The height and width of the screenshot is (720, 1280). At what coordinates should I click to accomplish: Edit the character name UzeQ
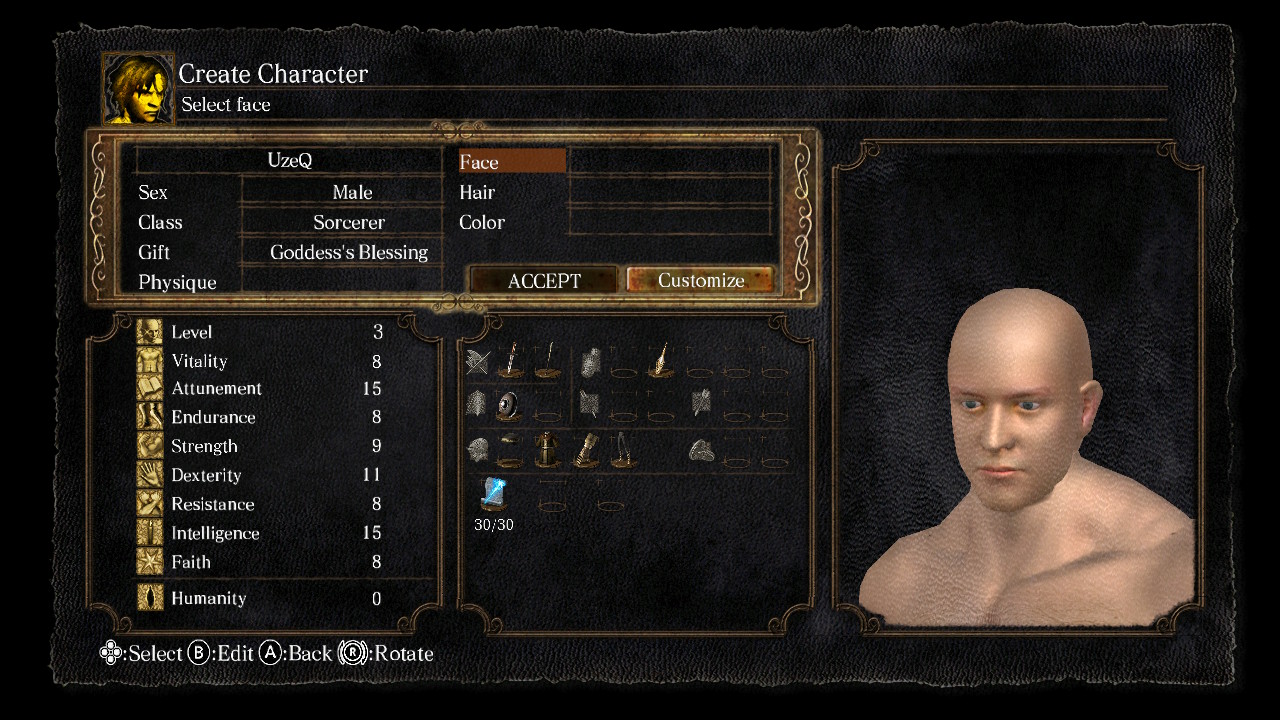290,161
